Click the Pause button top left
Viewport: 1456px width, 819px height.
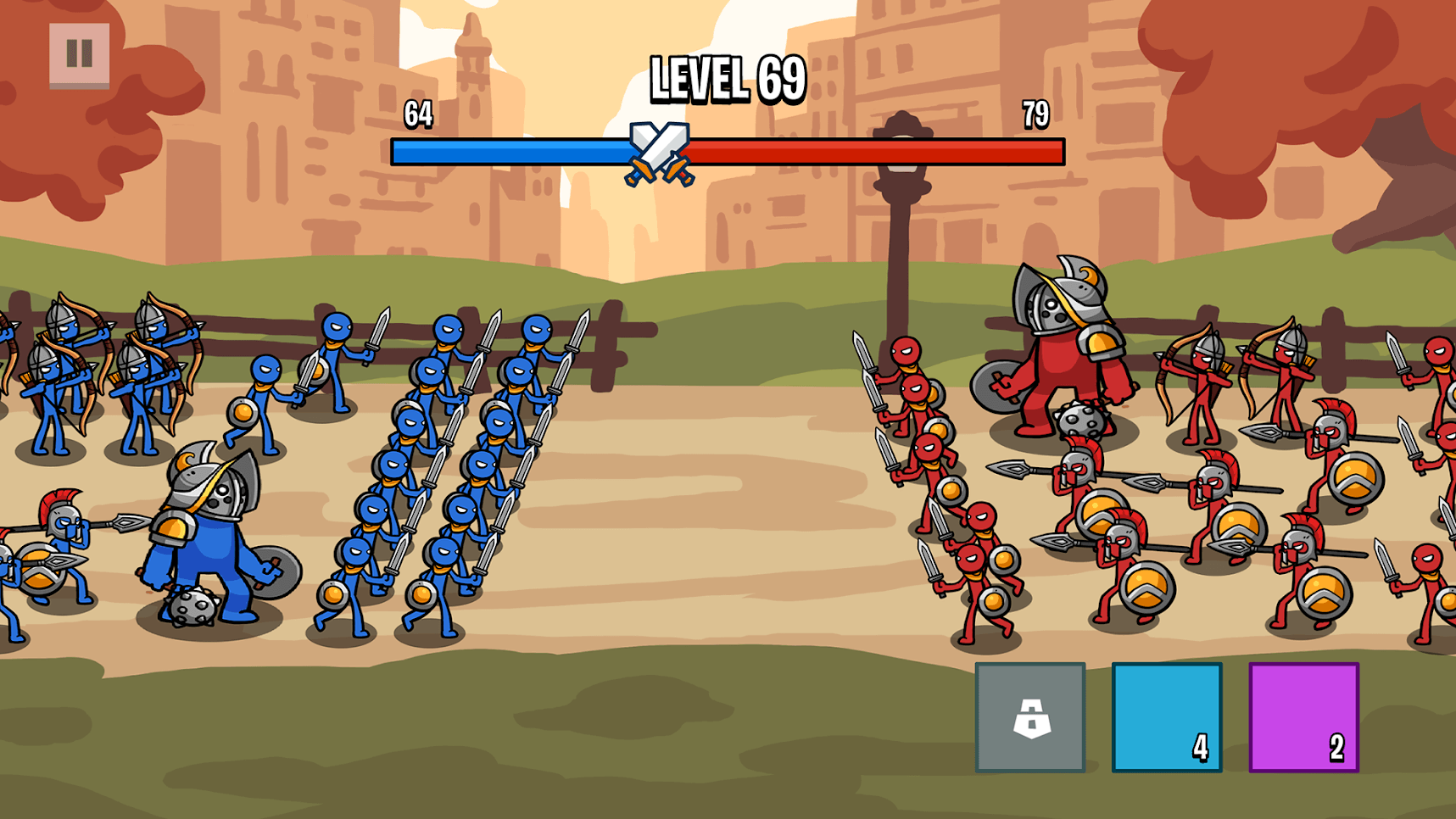coord(81,55)
